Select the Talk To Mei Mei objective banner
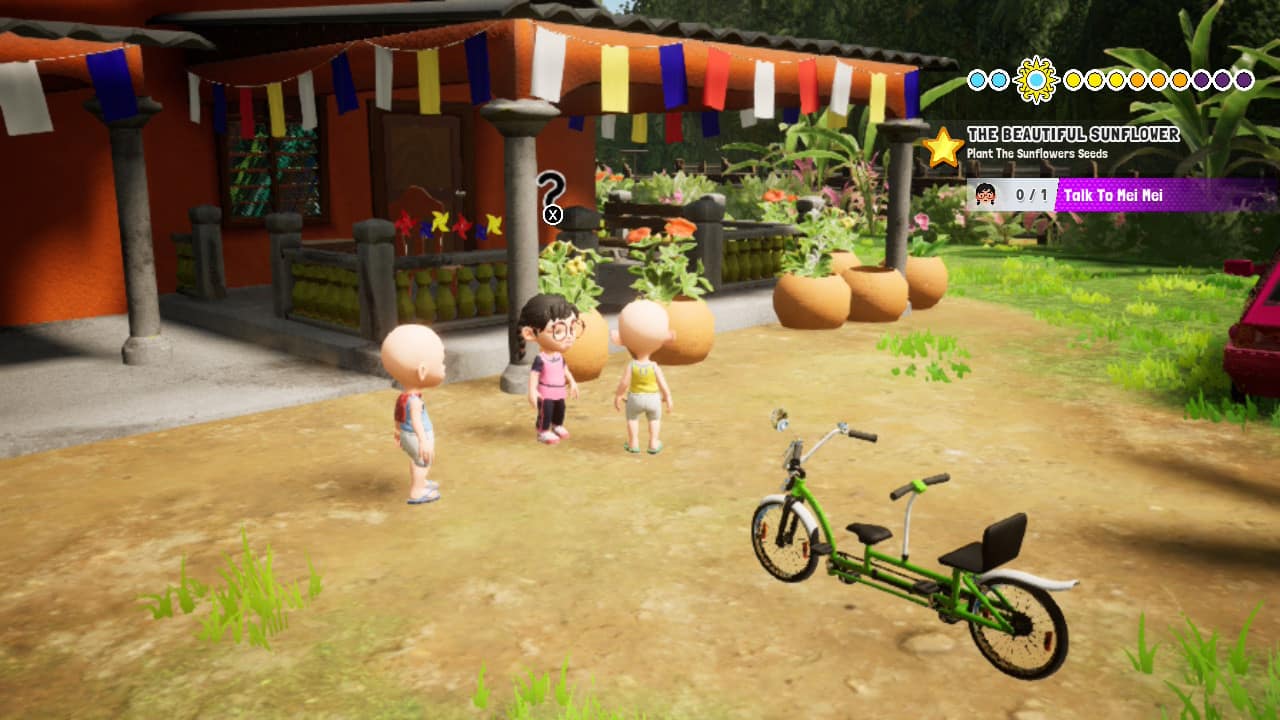This screenshot has width=1280, height=720. 1115,193
